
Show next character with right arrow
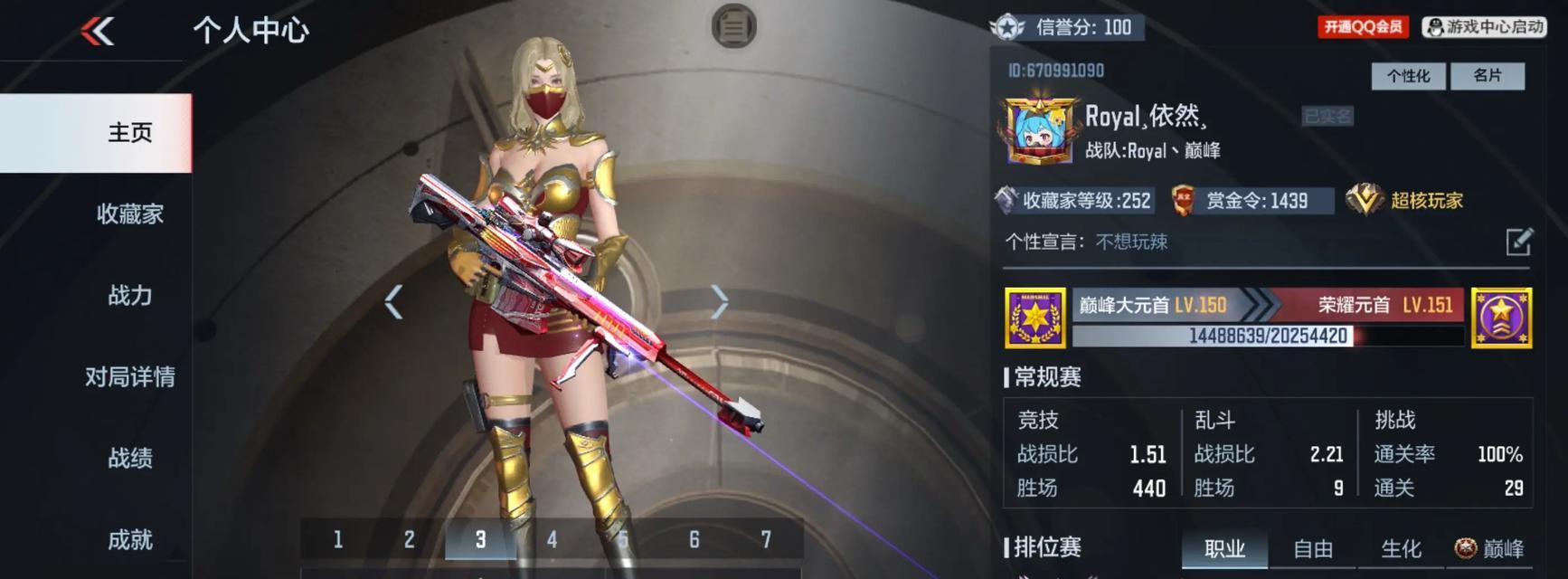(x=719, y=302)
